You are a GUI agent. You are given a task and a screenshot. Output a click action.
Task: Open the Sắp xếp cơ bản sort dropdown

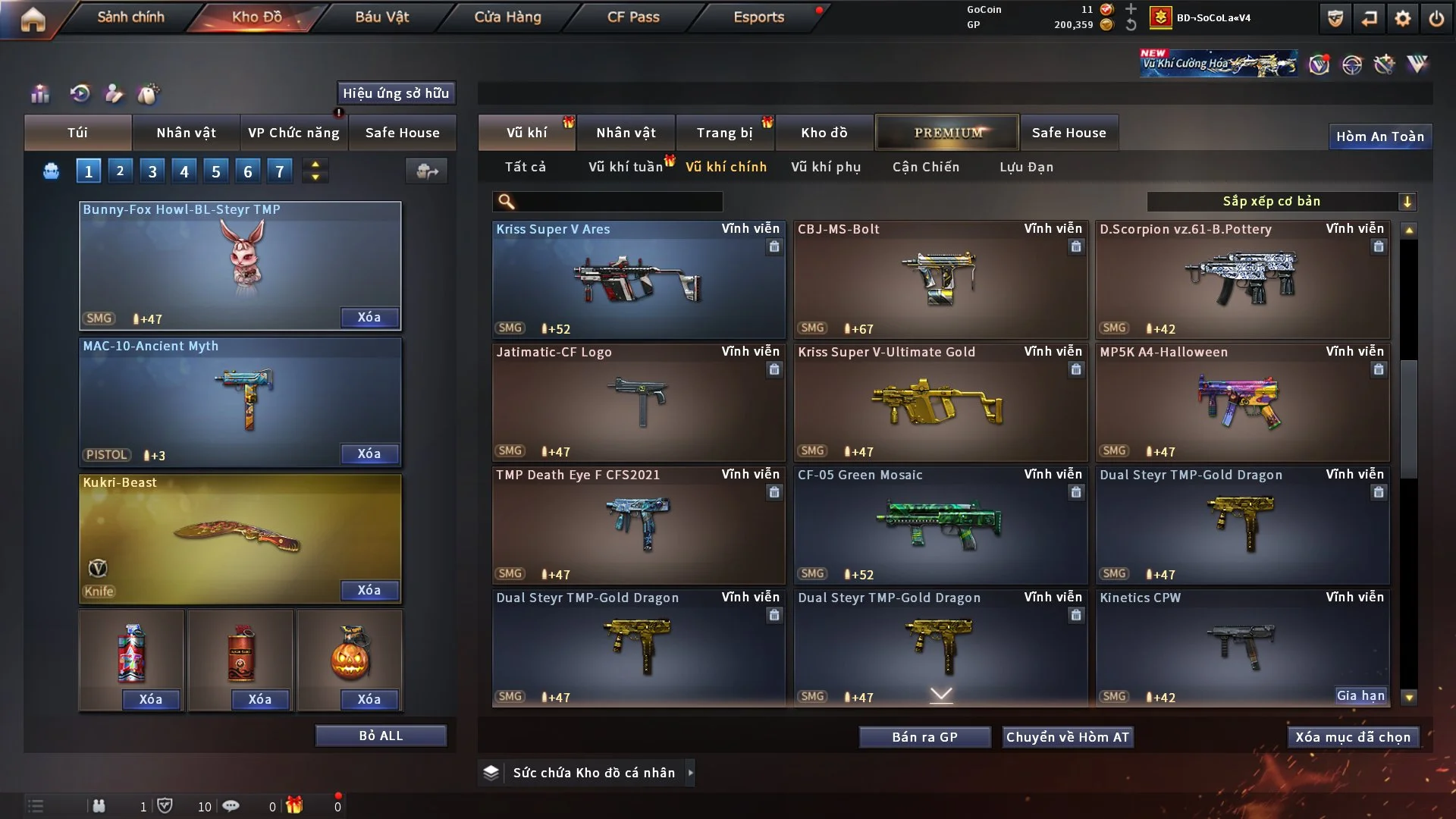pos(1281,201)
